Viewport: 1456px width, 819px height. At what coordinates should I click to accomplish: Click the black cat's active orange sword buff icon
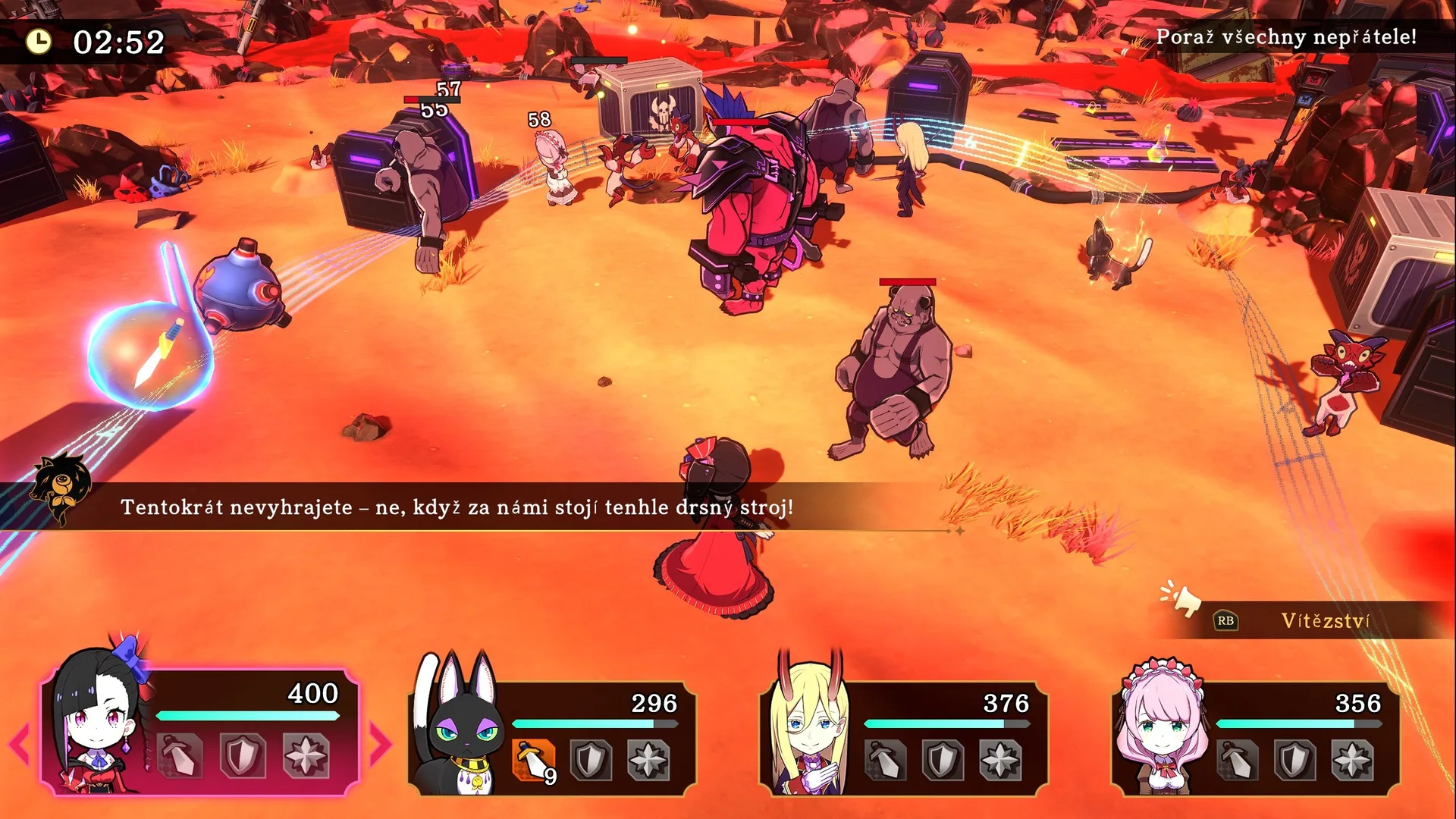(x=533, y=758)
